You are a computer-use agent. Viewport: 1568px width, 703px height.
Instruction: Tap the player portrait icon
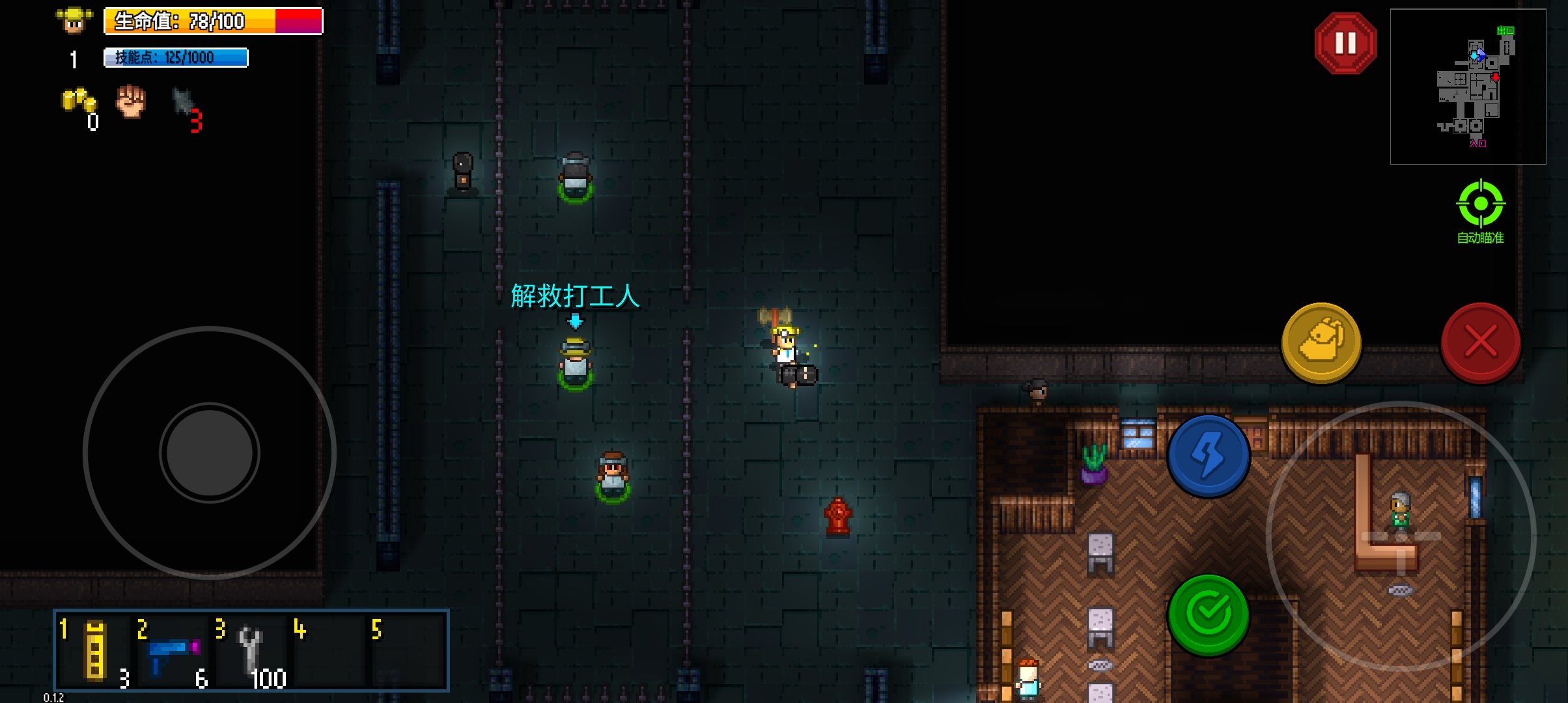[74, 21]
